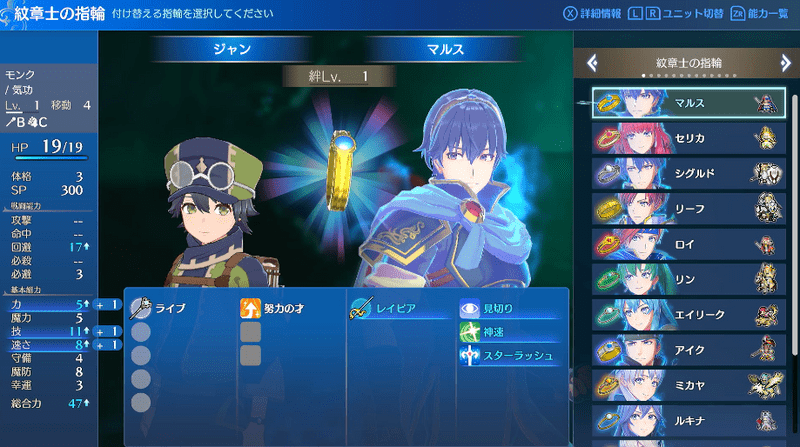The height and width of the screenshot is (447, 800).
Task: Select the リン ring entry
Action: tap(688, 278)
